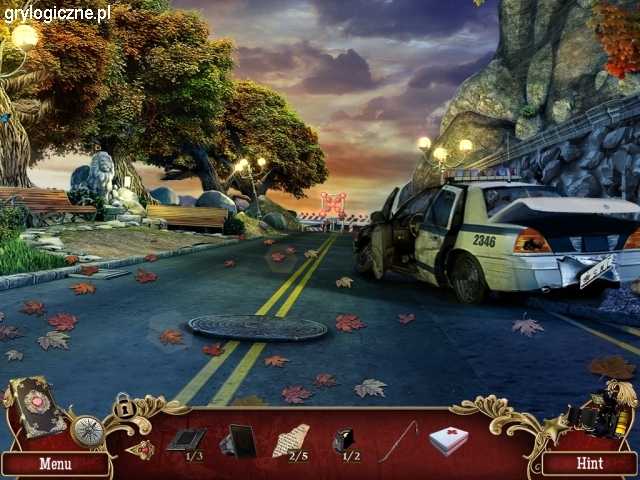
Task: Open the compass map icon
Action: pyautogui.click(x=86, y=430)
